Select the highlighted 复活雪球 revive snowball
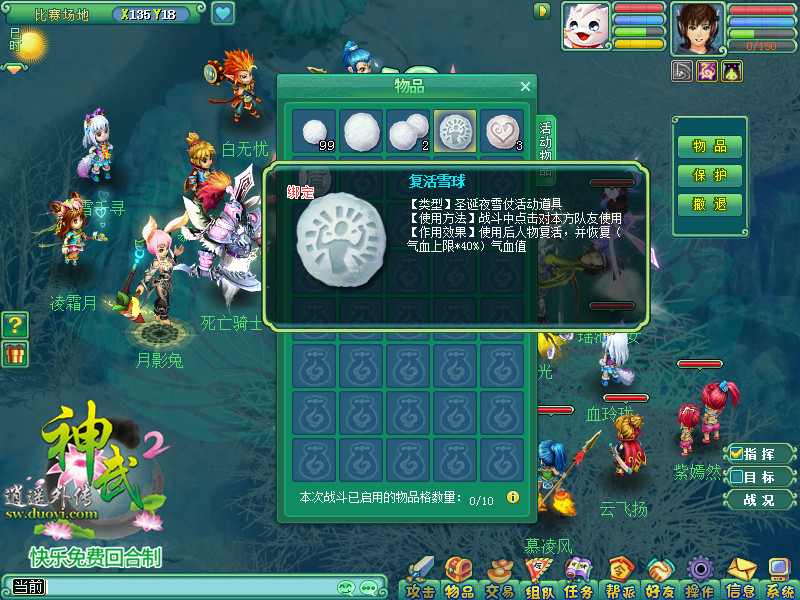 point(455,131)
